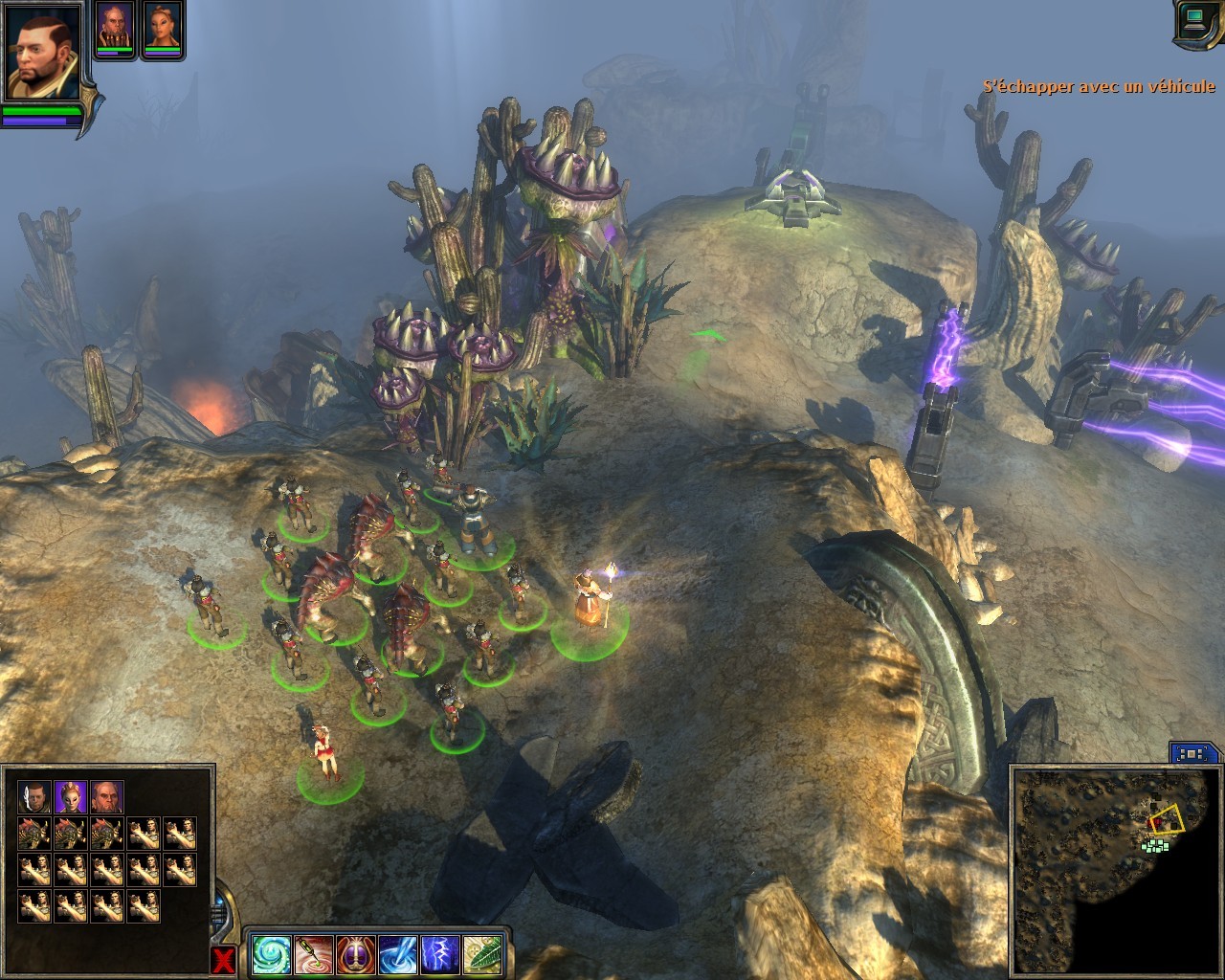Cancel with the red X button
This screenshot has width=1225, height=980.
(x=223, y=960)
